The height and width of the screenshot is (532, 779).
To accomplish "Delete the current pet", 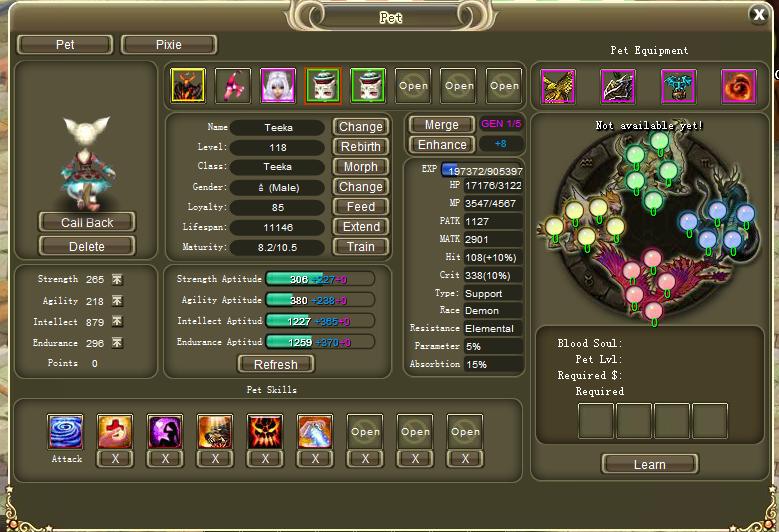I will coord(87,246).
